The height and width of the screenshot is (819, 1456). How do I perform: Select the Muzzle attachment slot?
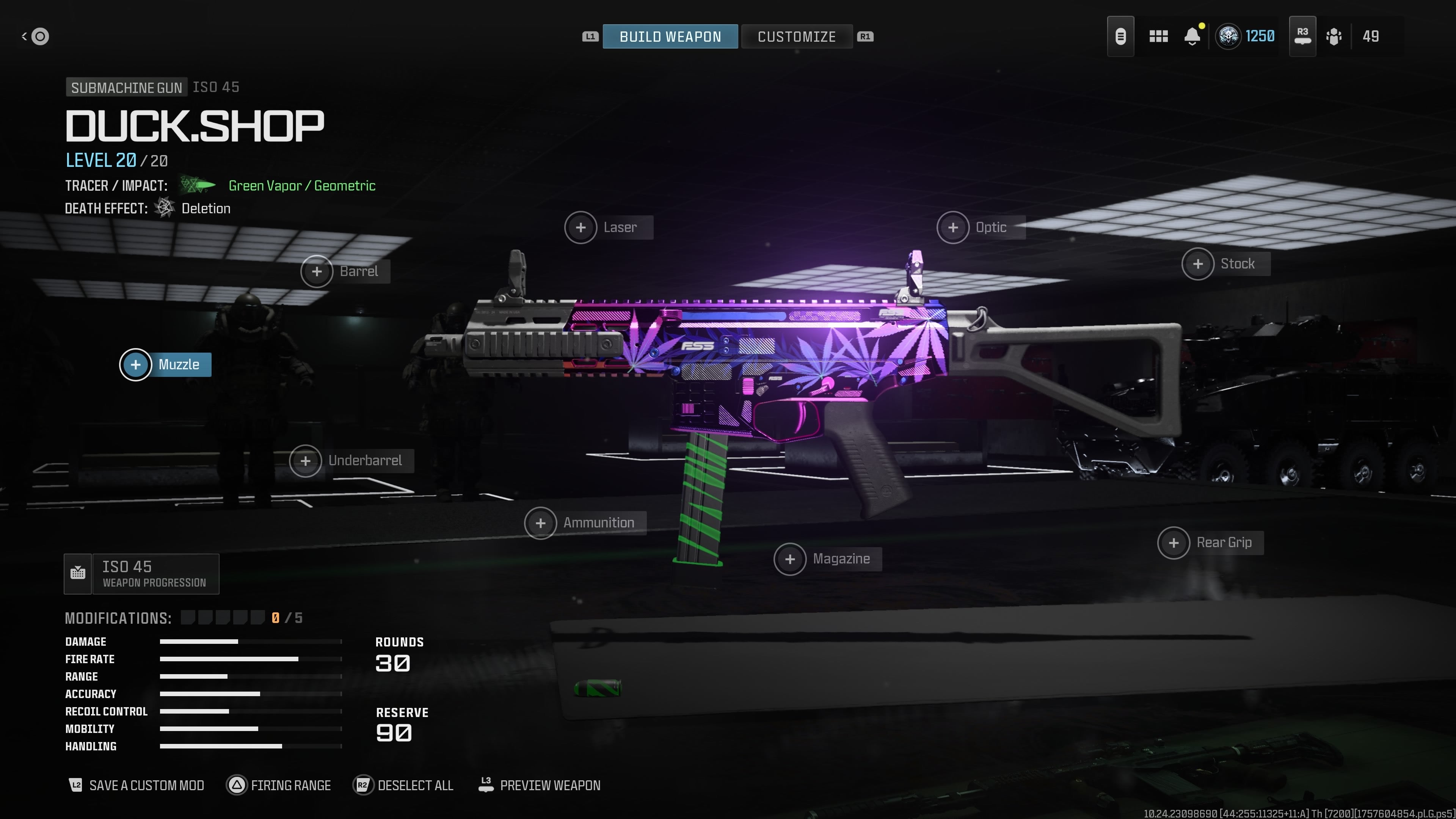pos(166,364)
